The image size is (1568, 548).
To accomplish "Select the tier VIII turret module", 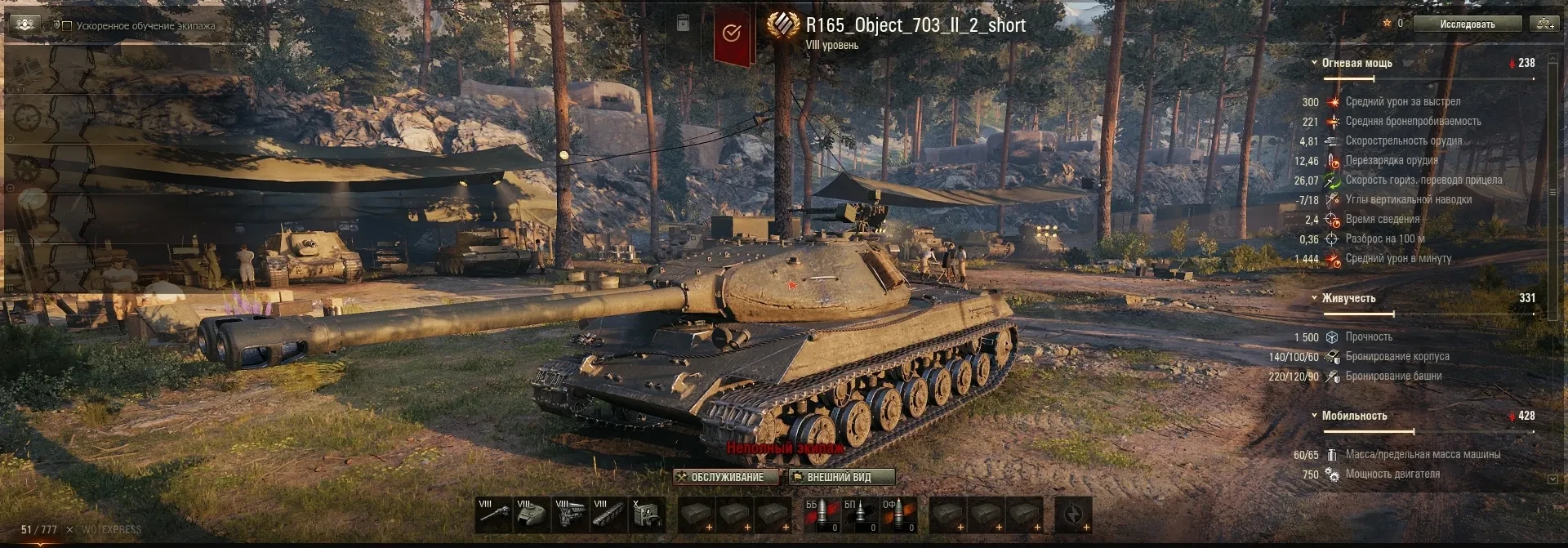I will (532, 515).
